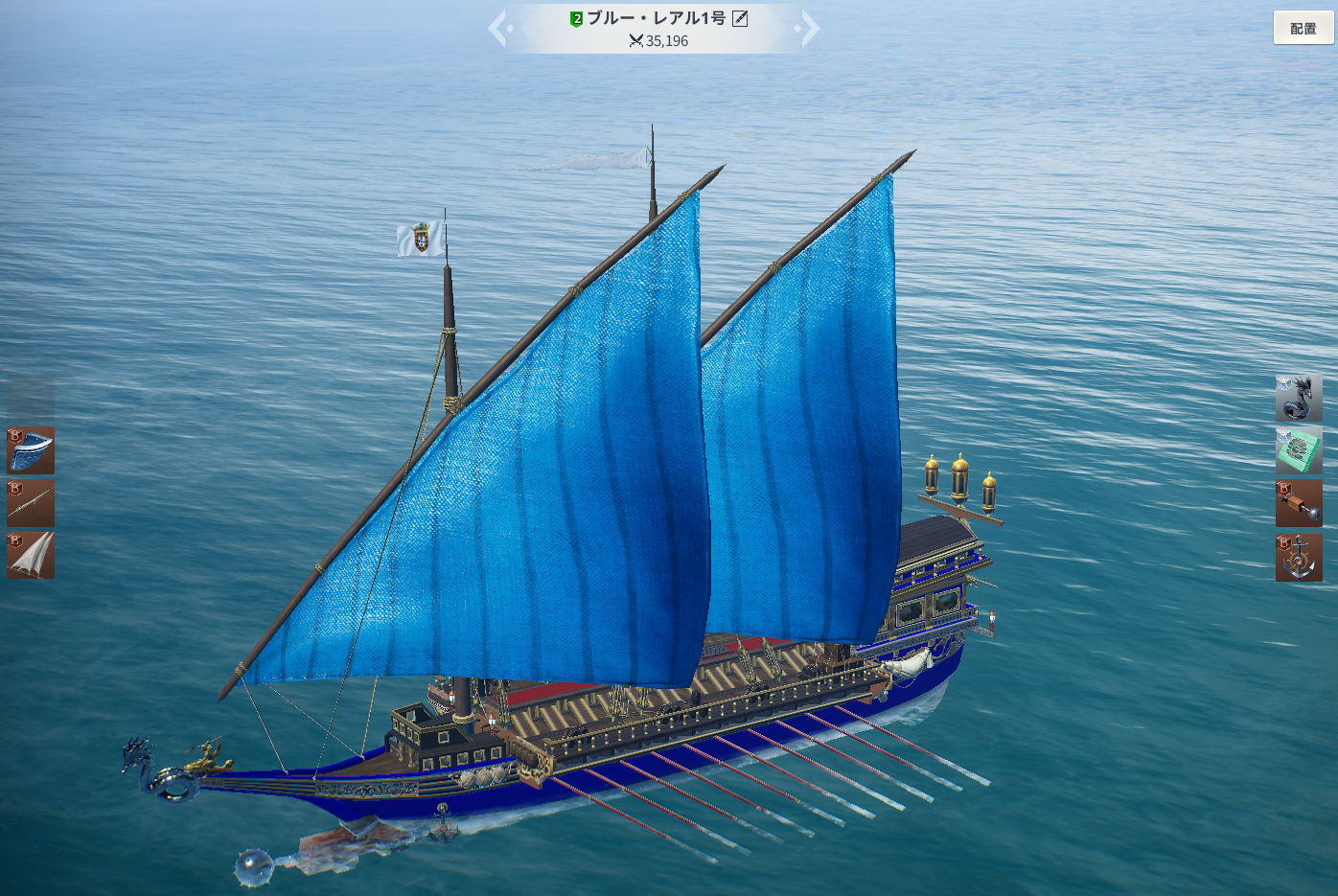Select the sea dragon figurehead slot

[1299, 398]
